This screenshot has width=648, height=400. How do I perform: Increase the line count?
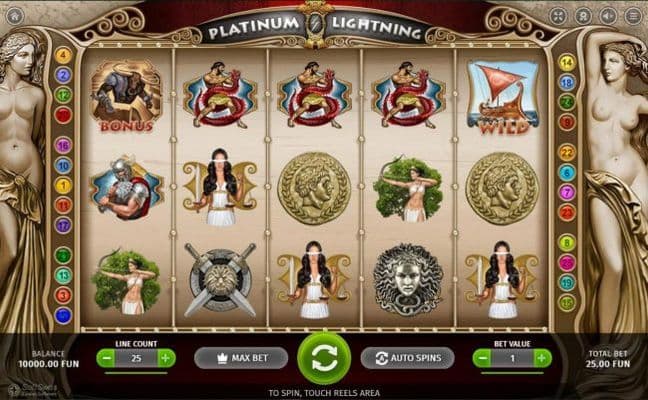point(166,357)
